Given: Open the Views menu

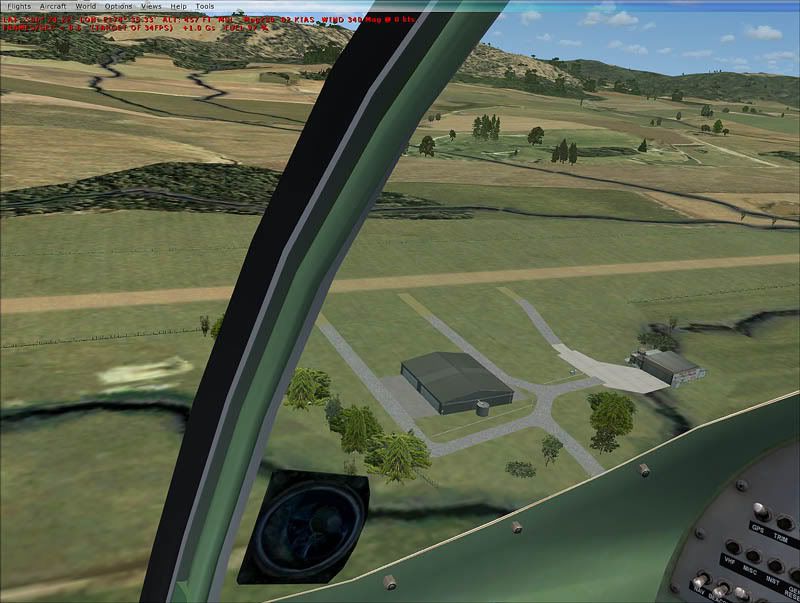Looking at the screenshot, I should click(151, 6).
